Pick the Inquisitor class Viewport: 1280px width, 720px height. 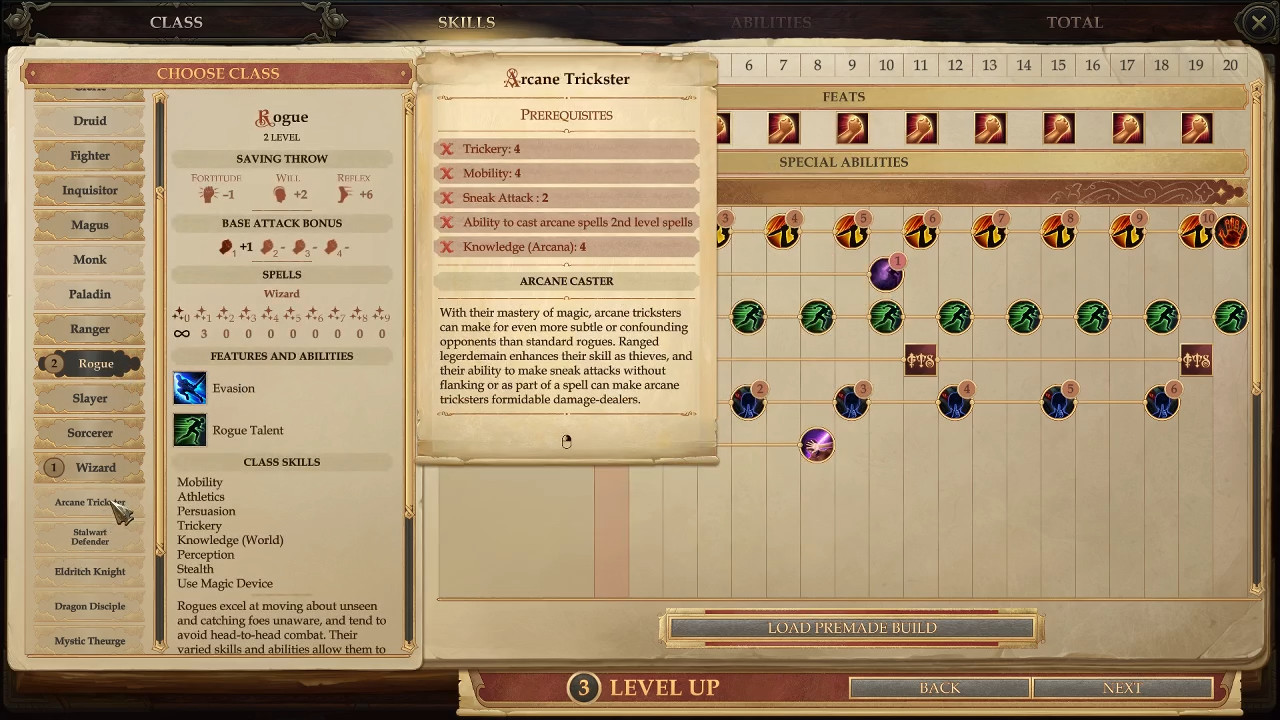coord(90,190)
